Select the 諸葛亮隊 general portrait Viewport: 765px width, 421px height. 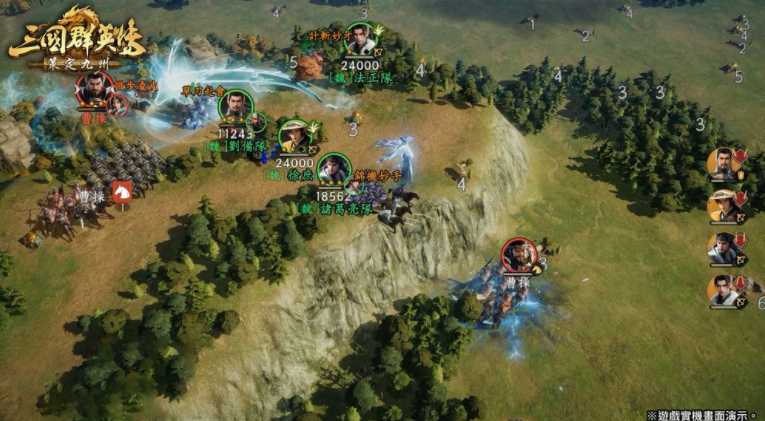pos(334,170)
